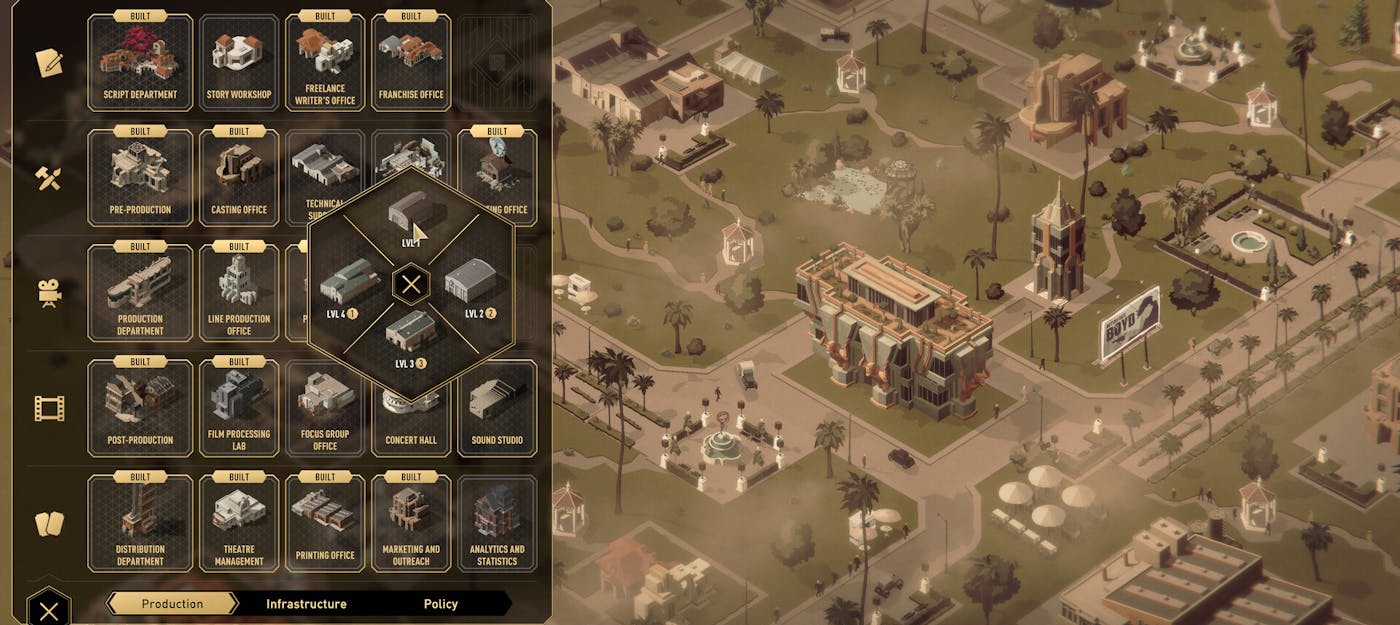The image size is (1400, 625).
Task: Pick the Pre-Production building tile
Action: point(140,177)
